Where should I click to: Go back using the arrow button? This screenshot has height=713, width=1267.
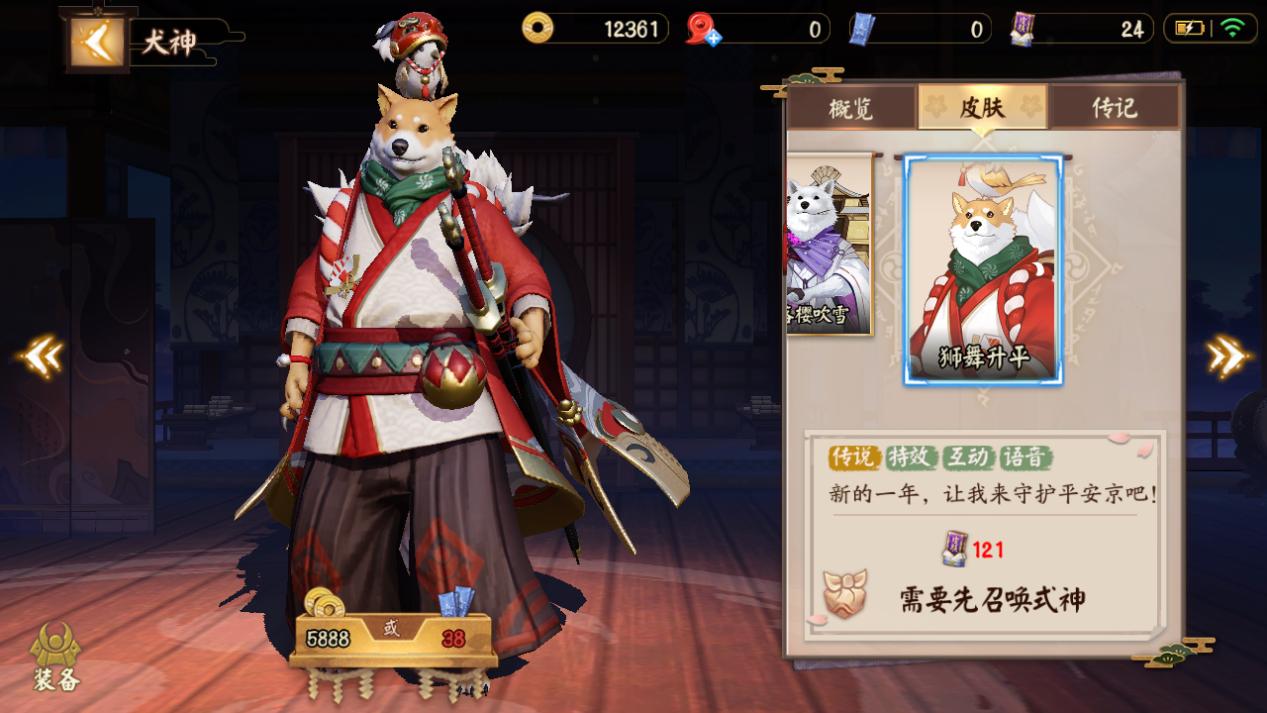click(97, 41)
